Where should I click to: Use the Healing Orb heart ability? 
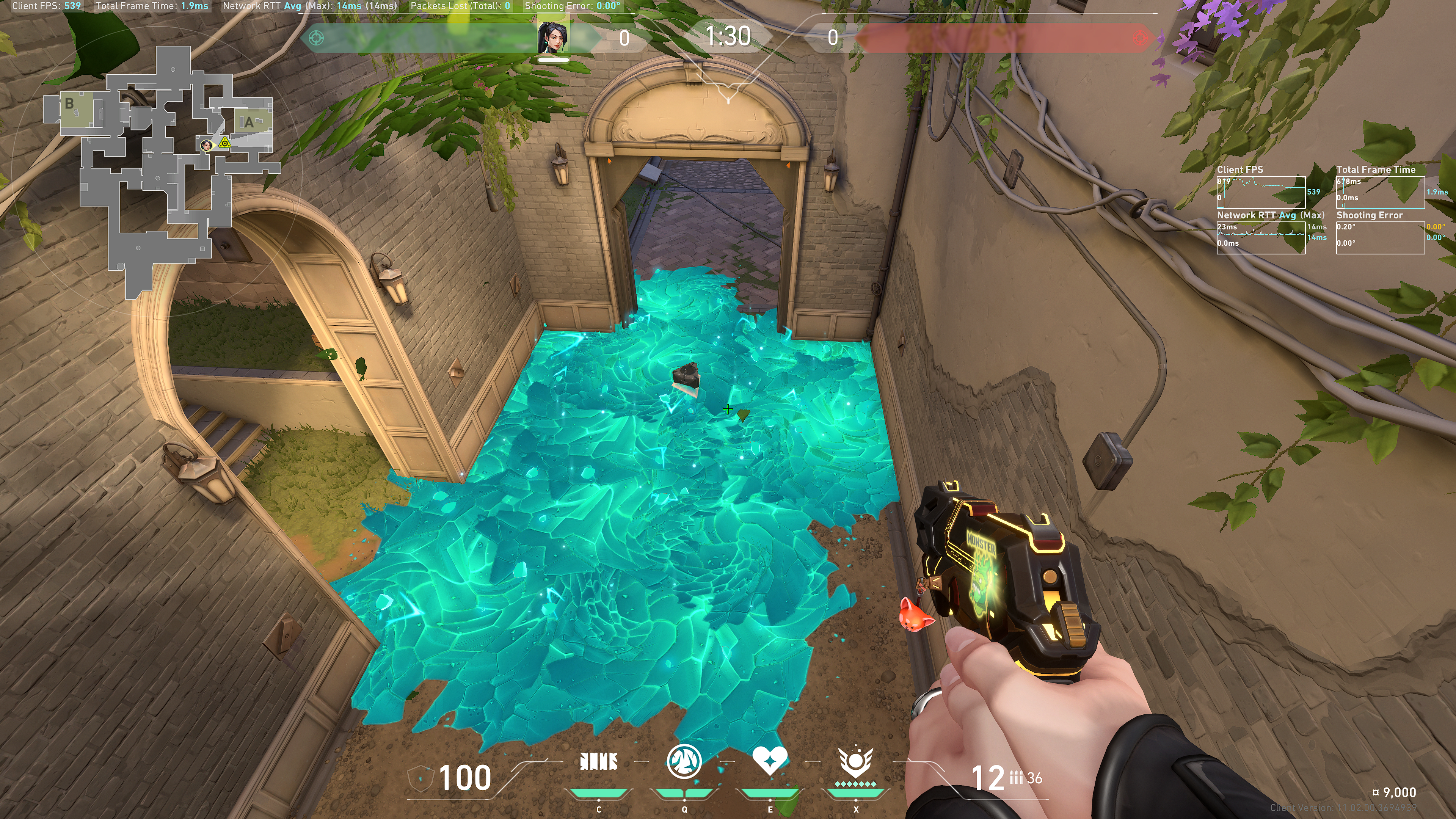click(x=769, y=761)
